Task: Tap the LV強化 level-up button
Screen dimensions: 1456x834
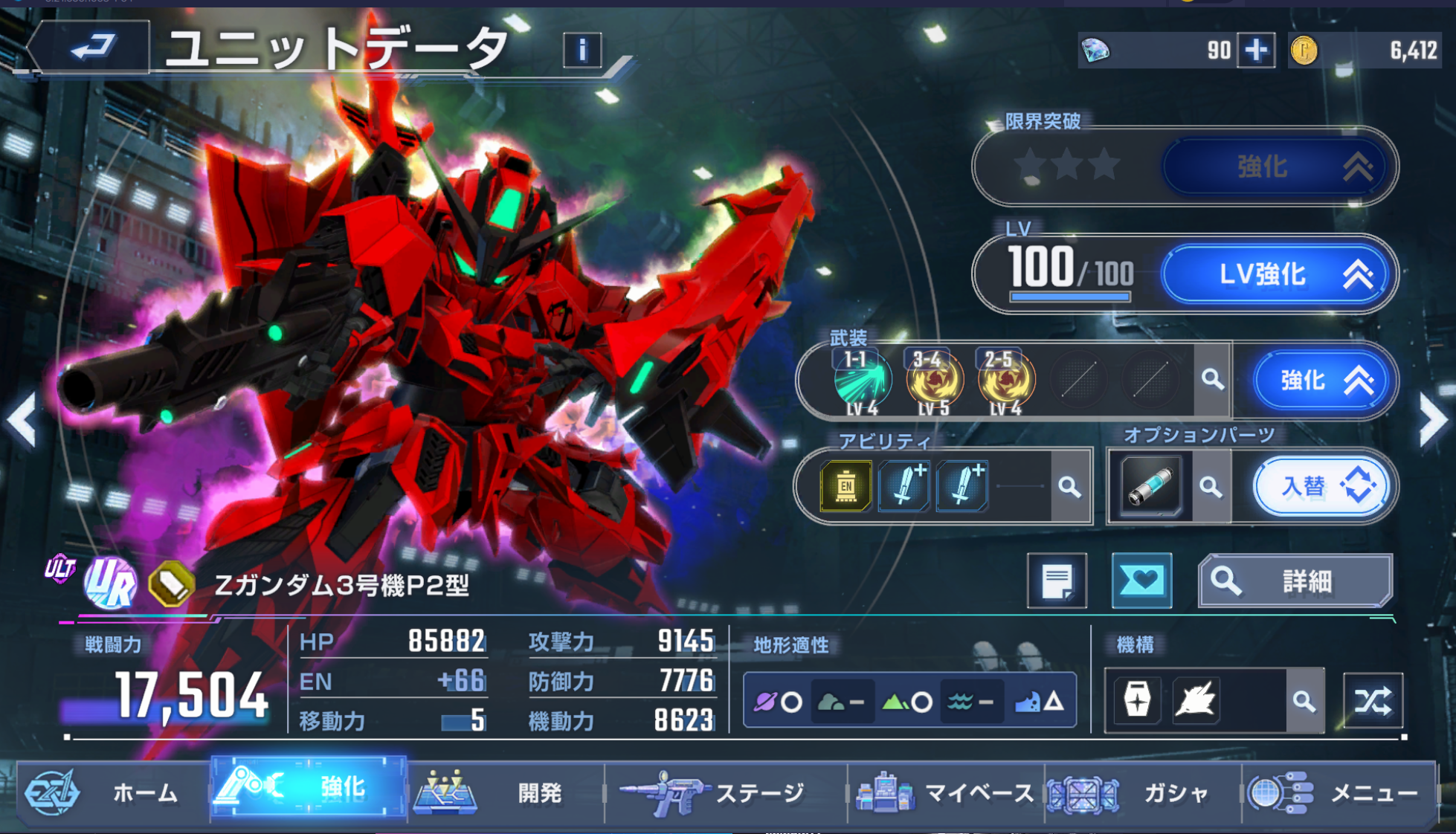Action: [x=1276, y=275]
